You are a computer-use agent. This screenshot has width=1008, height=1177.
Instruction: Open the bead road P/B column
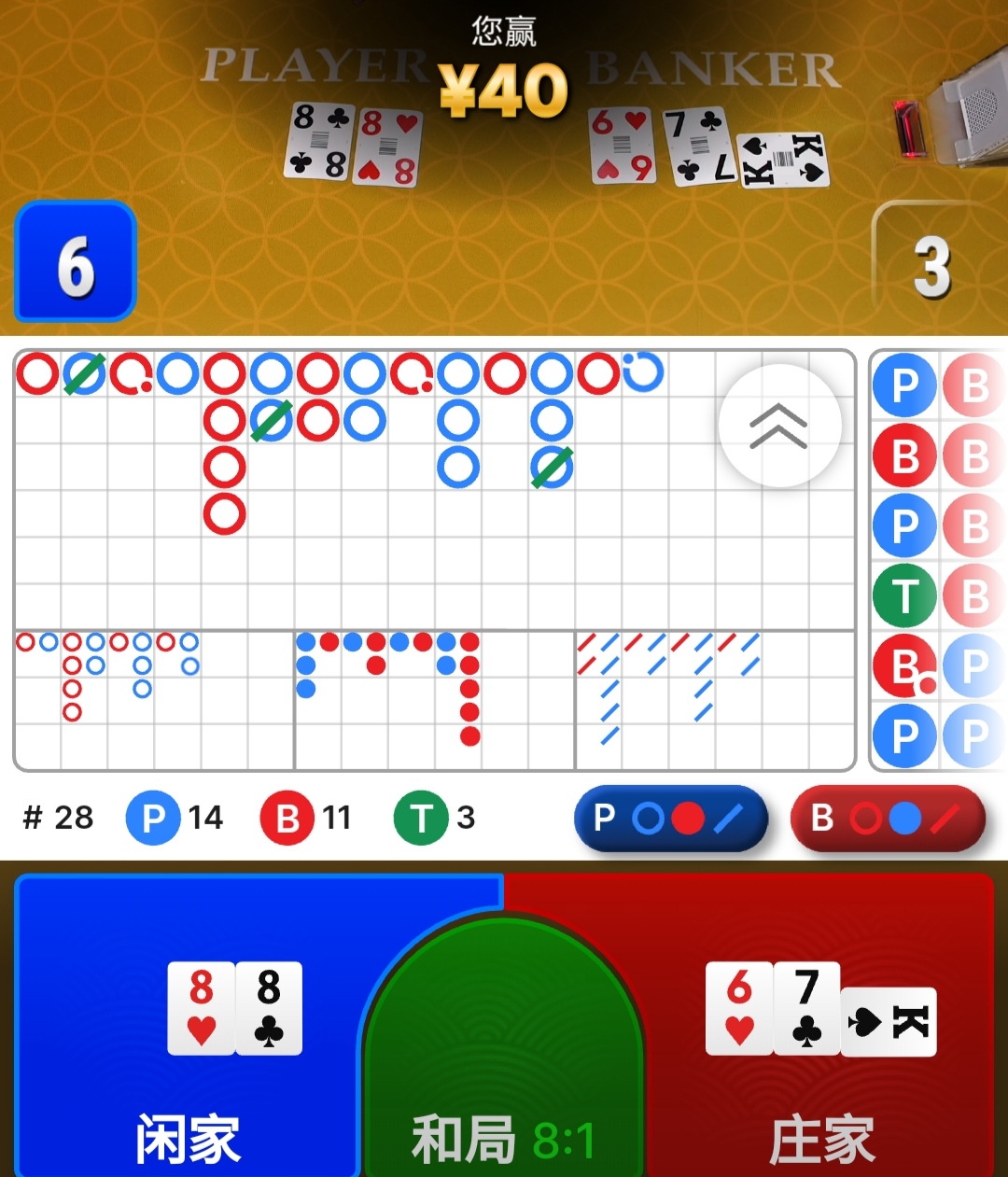(937, 560)
